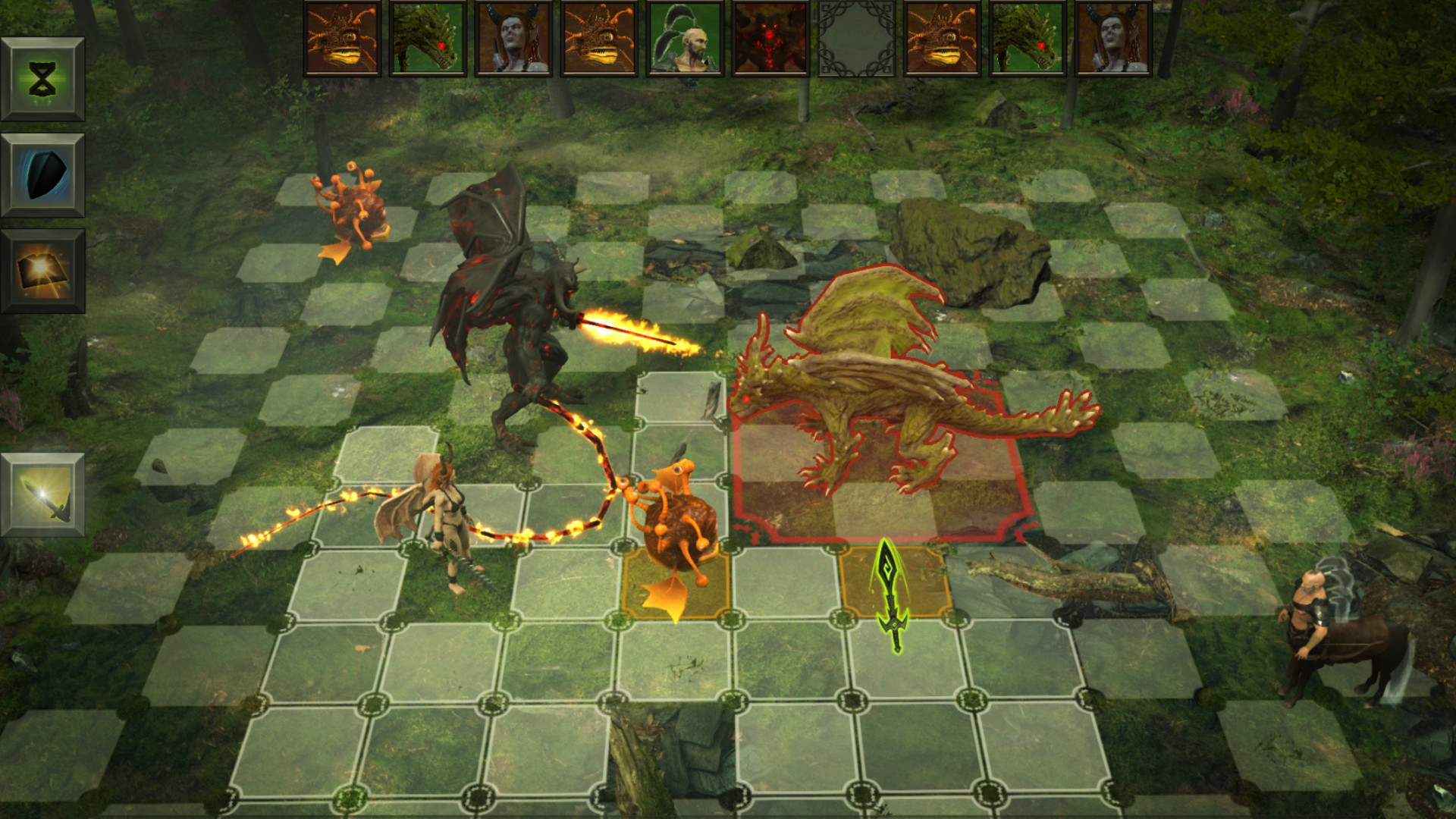Select the second green dragon portrait from right
1456x819 pixels.
click(x=1027, y=37)
